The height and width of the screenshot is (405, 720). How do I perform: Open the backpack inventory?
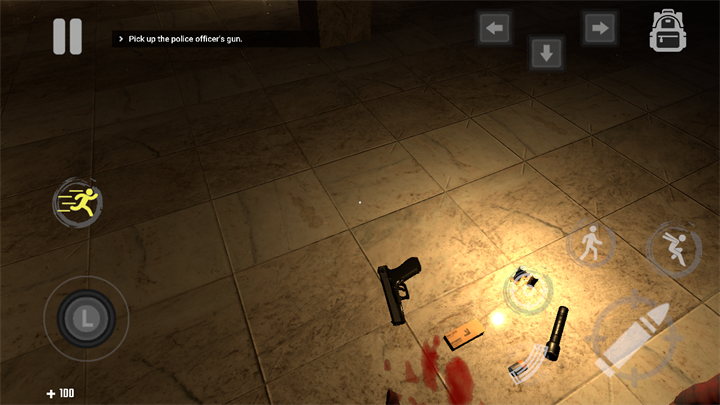click(x=667, y=31)
